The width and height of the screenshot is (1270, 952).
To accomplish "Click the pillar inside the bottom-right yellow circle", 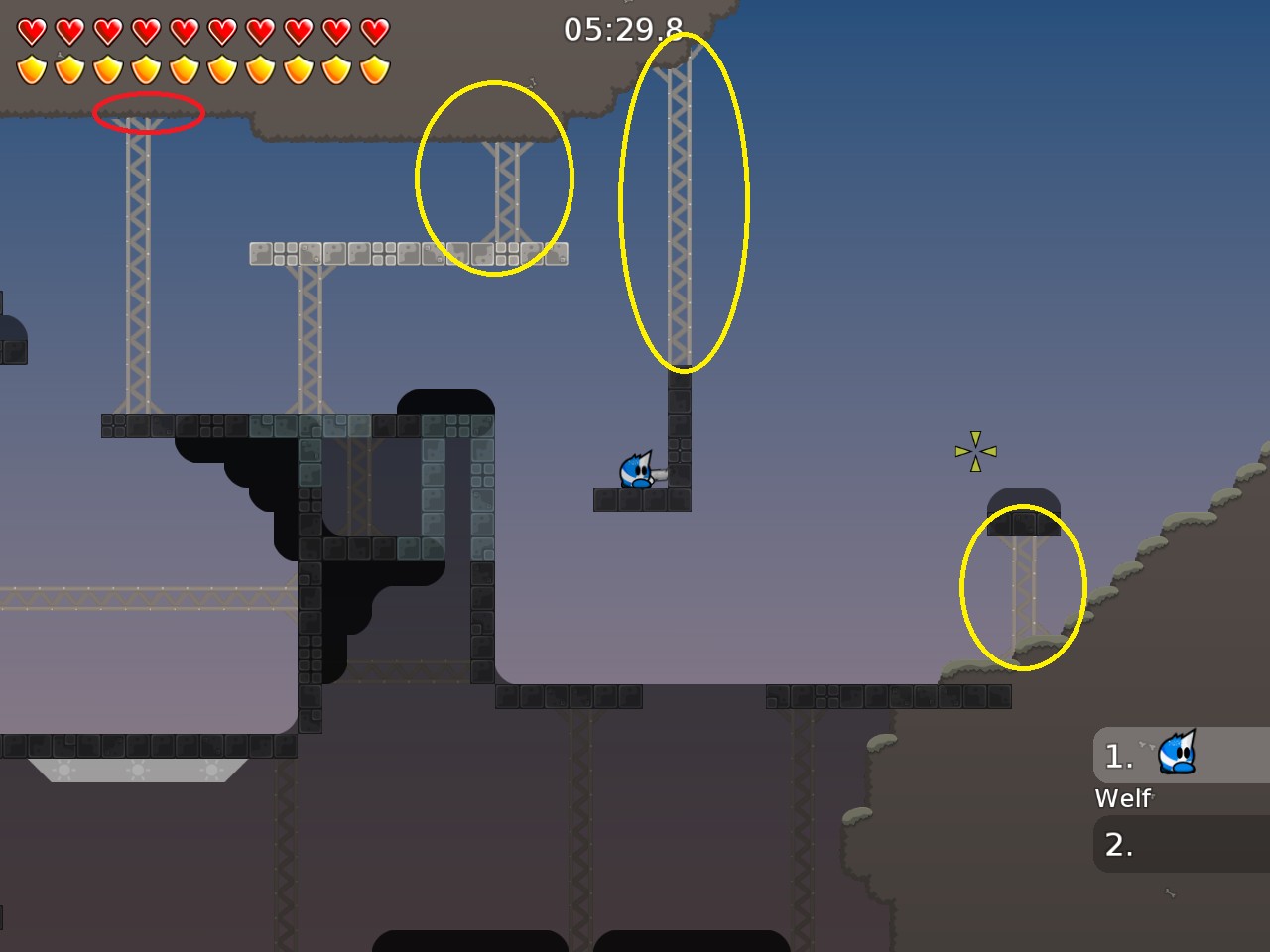I will pos(1022,590).
